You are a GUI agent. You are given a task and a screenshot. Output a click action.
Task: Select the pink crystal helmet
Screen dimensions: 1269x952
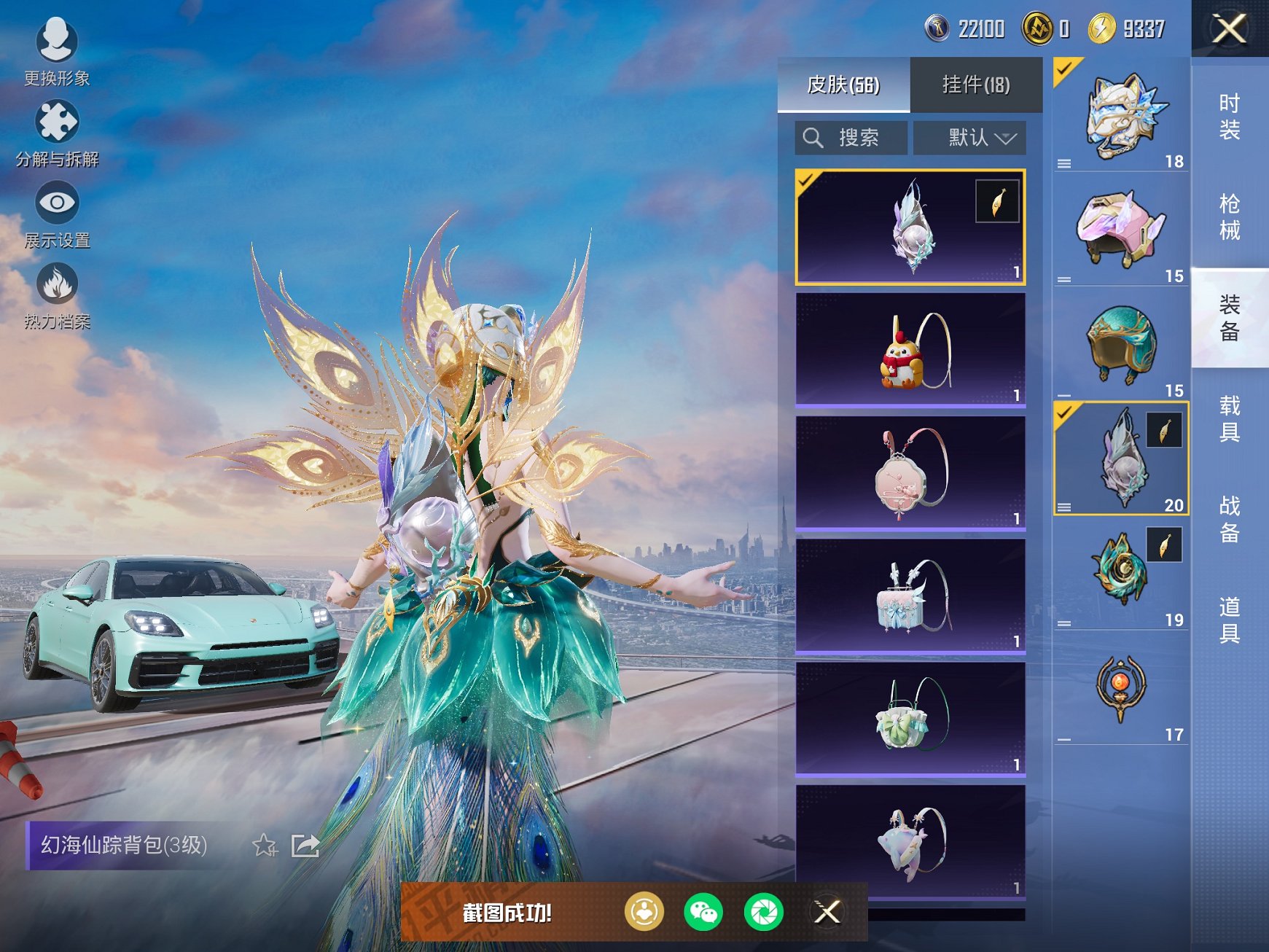click(x=1121, y=228)
